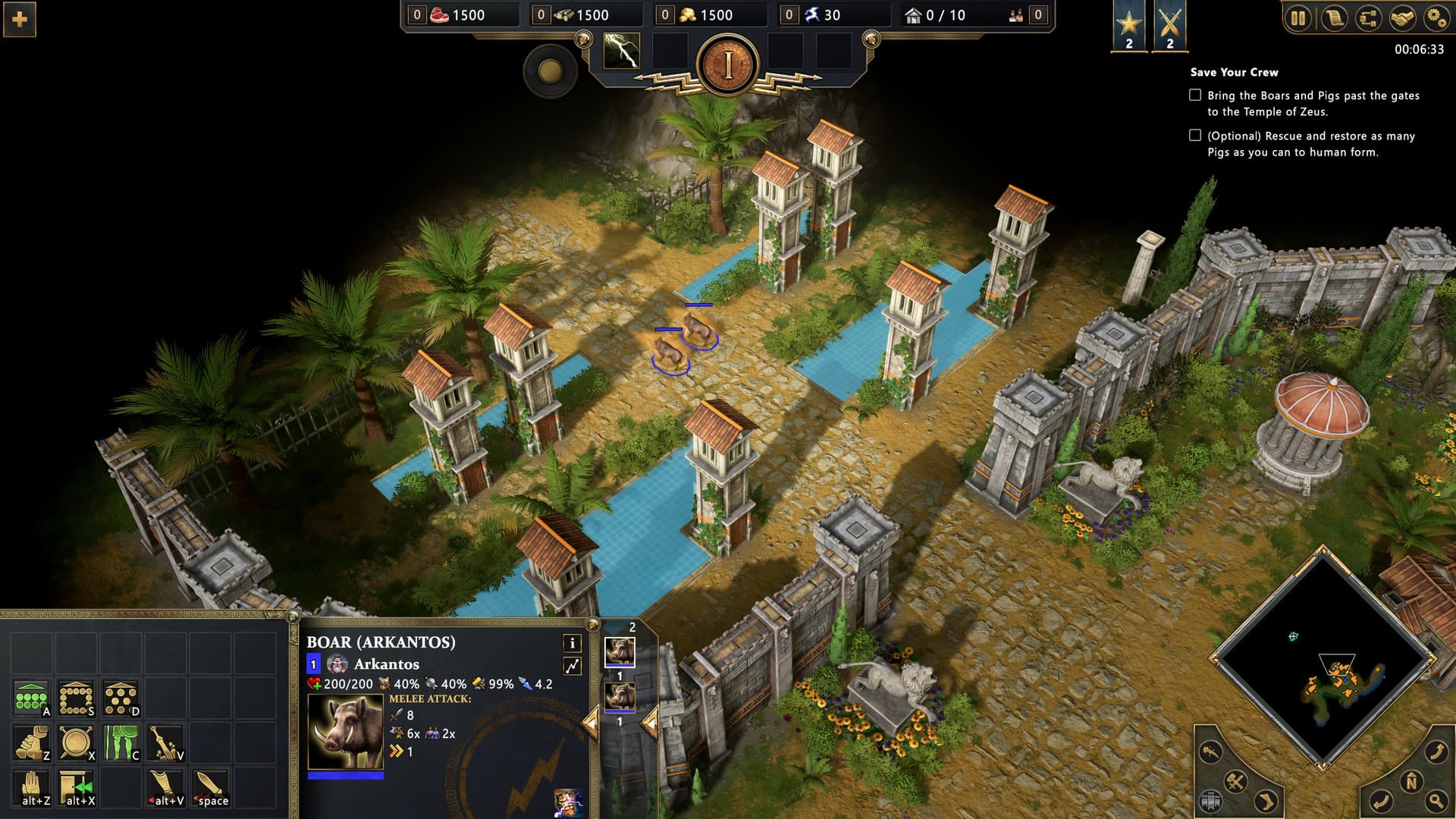
Task: Open the objectives scroll menu
Action: 1333,17
